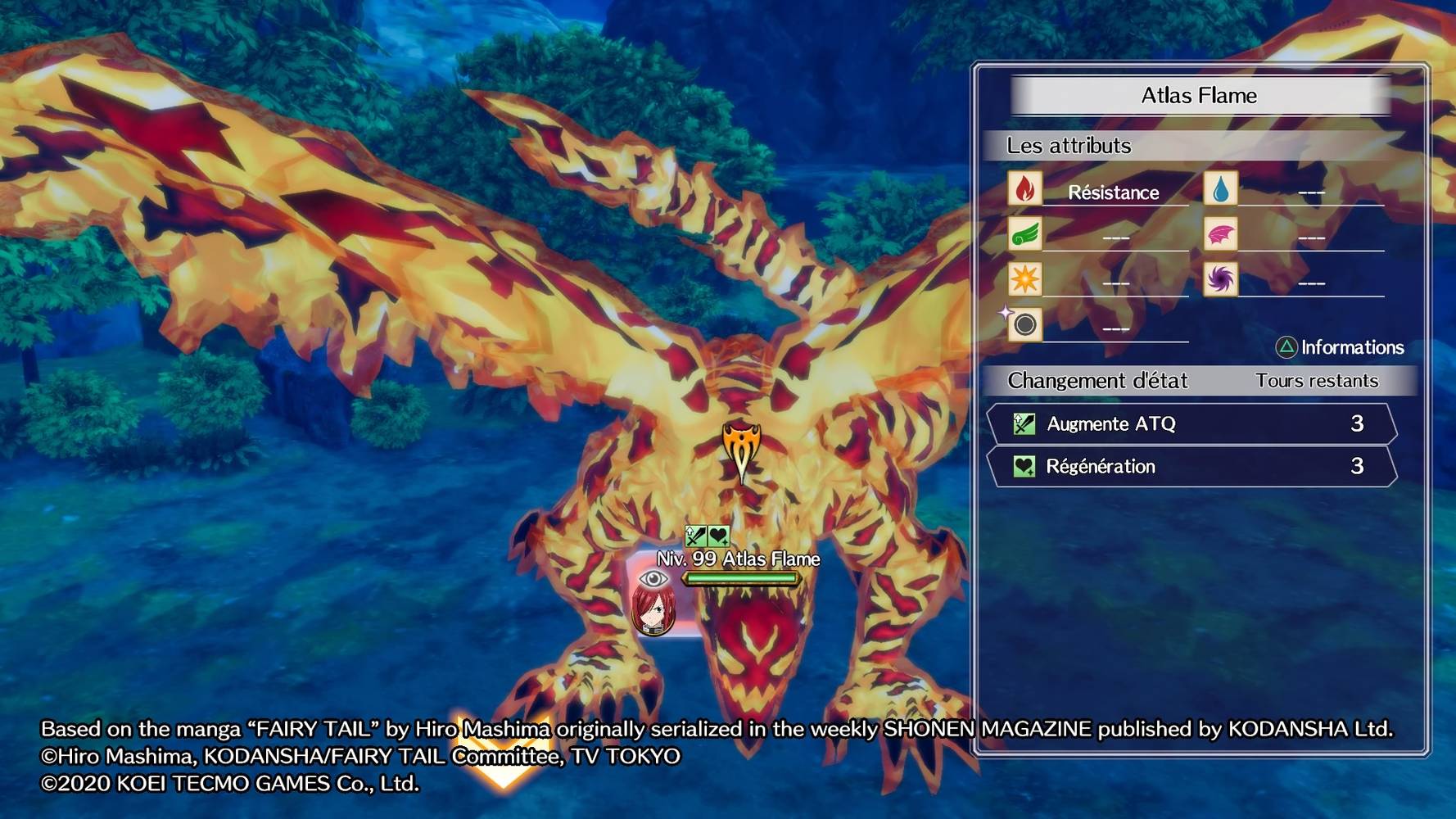Click the attack-up buff icon above Atlas Flame
Image resolution: width=1456 pixels, height=819 pixels.
[695, 536]
